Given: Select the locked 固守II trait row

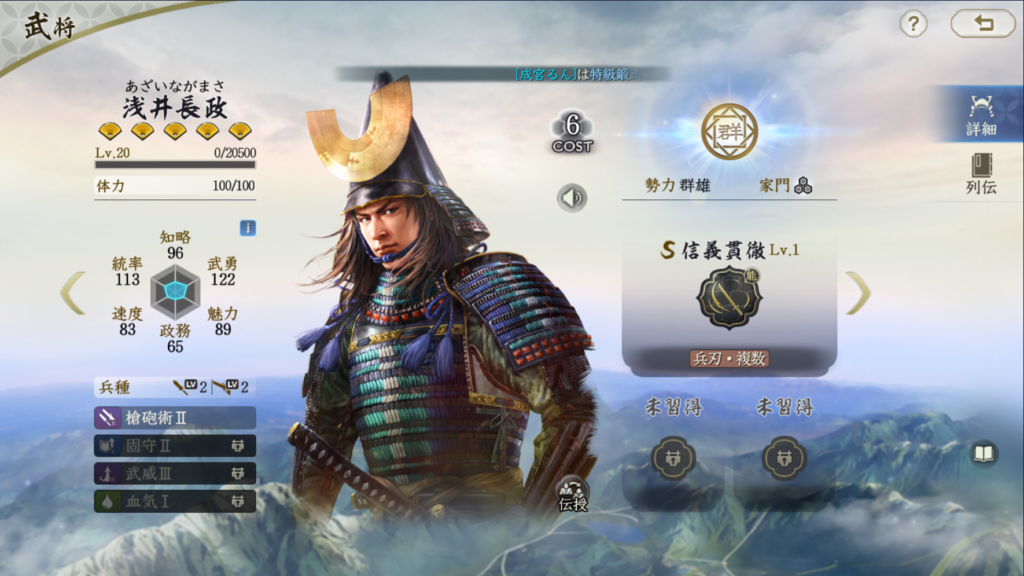Looking at the screenshot, I should (x=175, y=446).
